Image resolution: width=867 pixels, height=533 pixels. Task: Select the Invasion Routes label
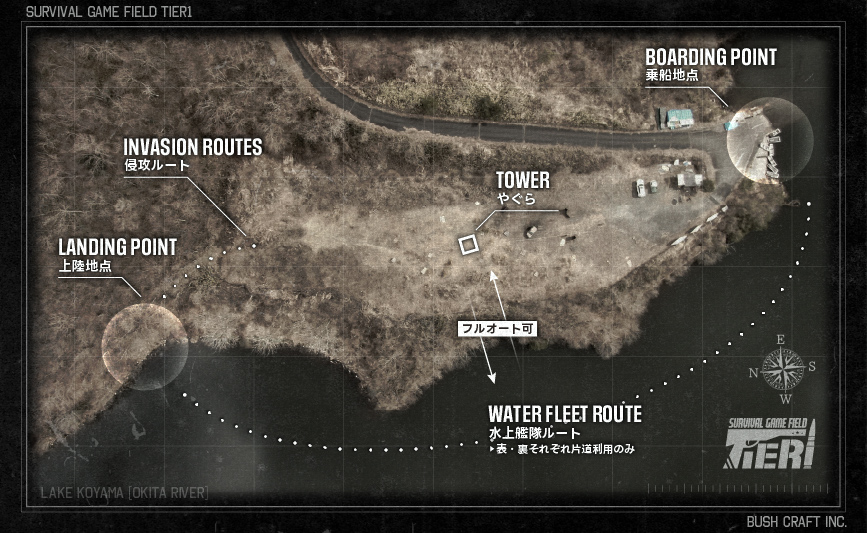(x=193, y=148)
